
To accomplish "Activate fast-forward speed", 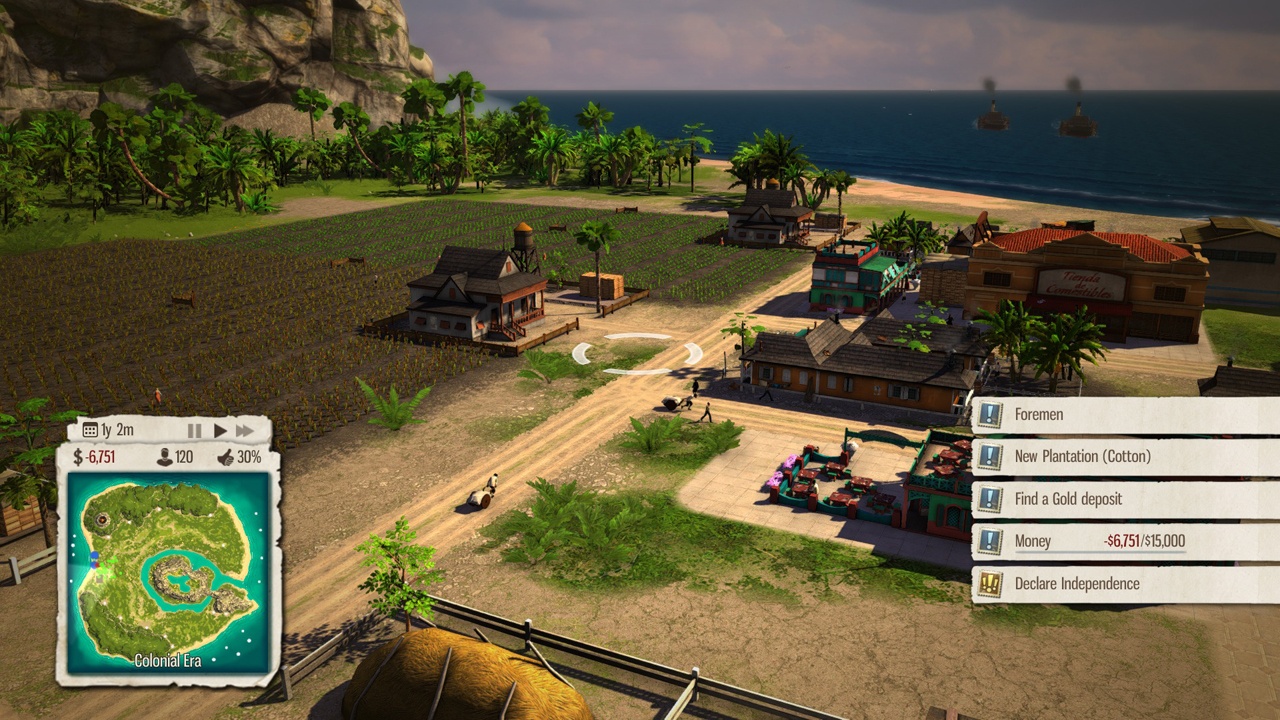I will [x=245, y=431].
